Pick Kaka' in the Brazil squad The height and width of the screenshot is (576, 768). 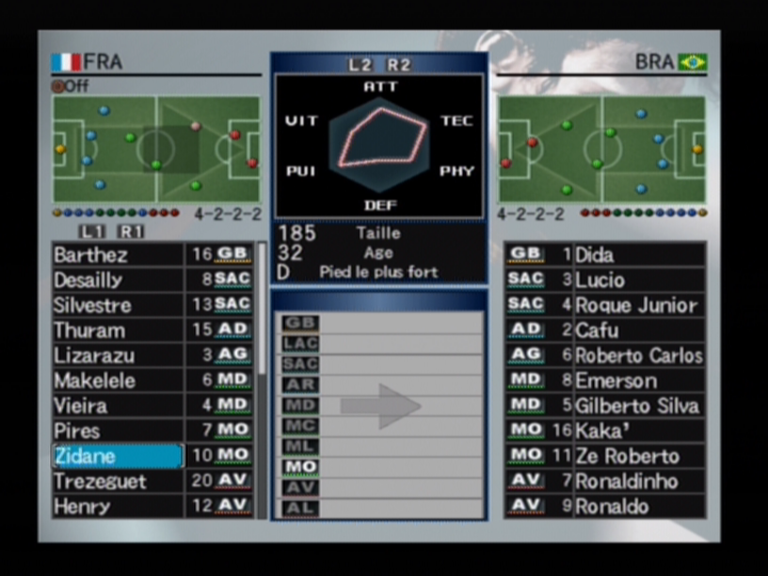638,431
